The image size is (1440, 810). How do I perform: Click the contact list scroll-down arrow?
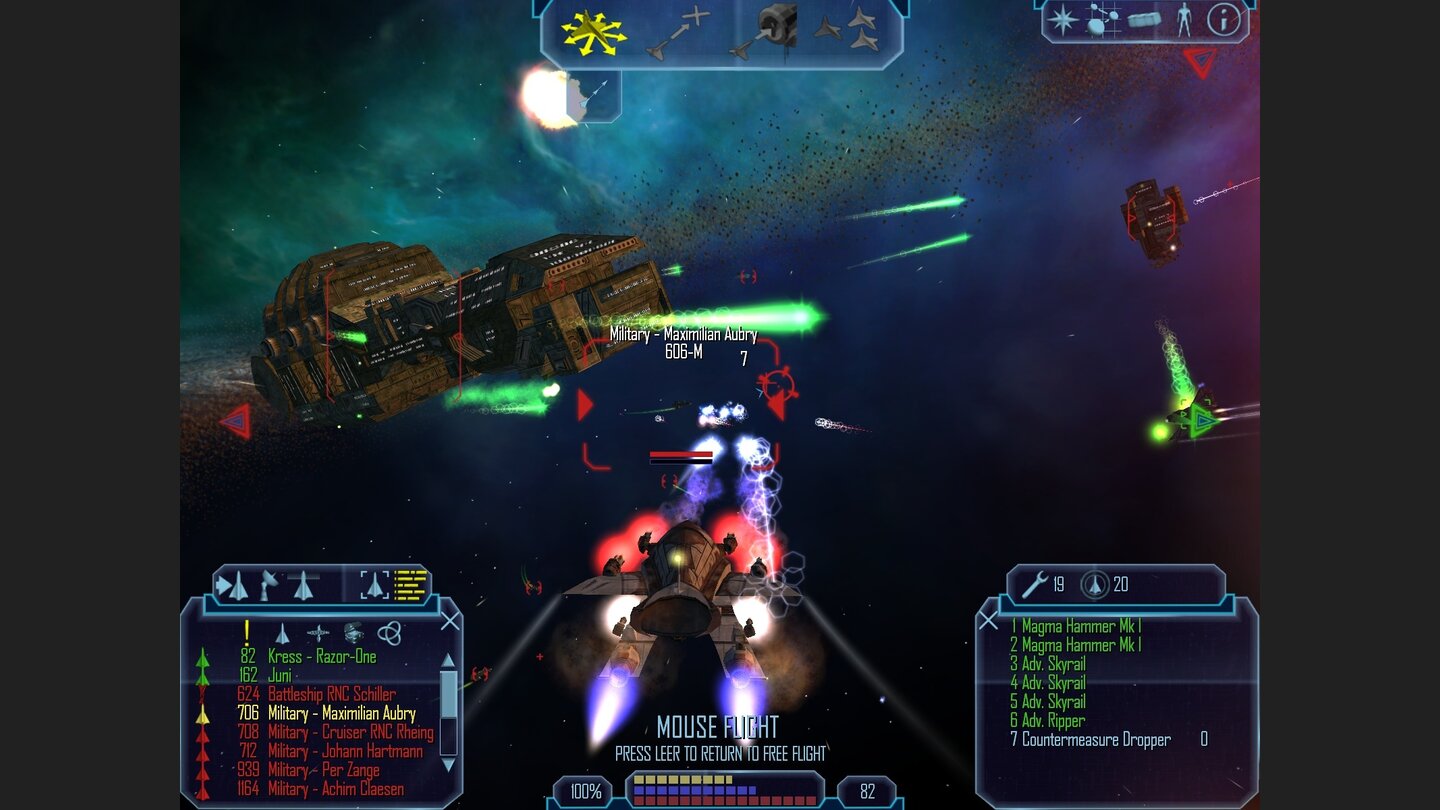448,764
